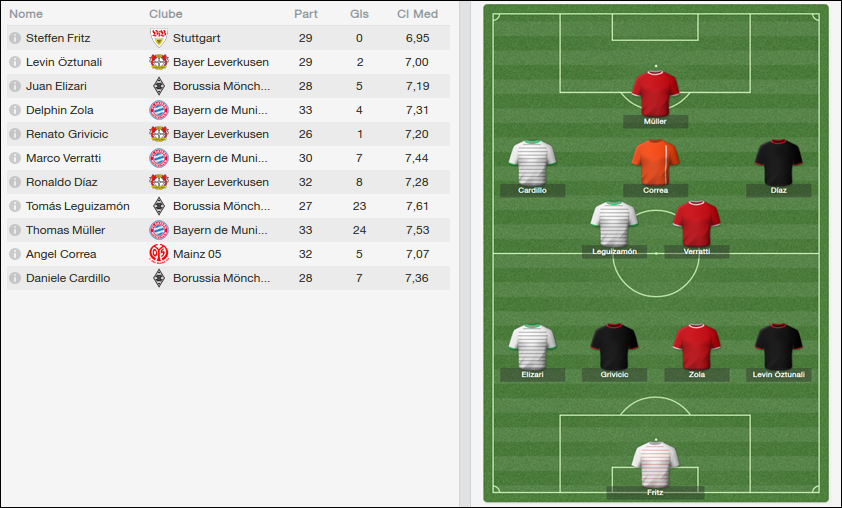Choose Grivicic's black shirt in defense
The width and height of the screenshot is (842, 508).
pyautogui.click(x=614, y=346)
